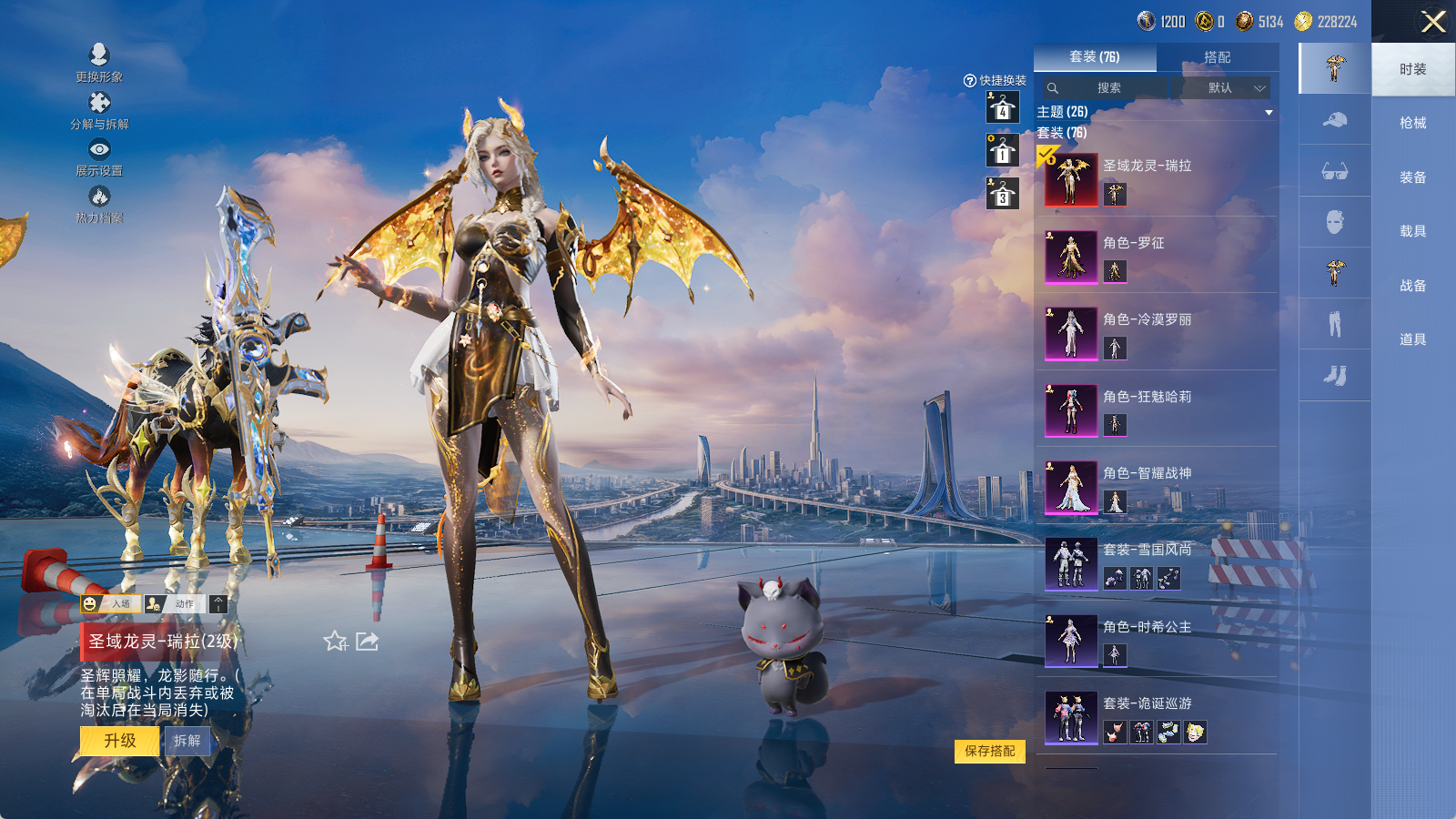
Task: Click the 拆解 dismantle button
Action: (187, 741)
